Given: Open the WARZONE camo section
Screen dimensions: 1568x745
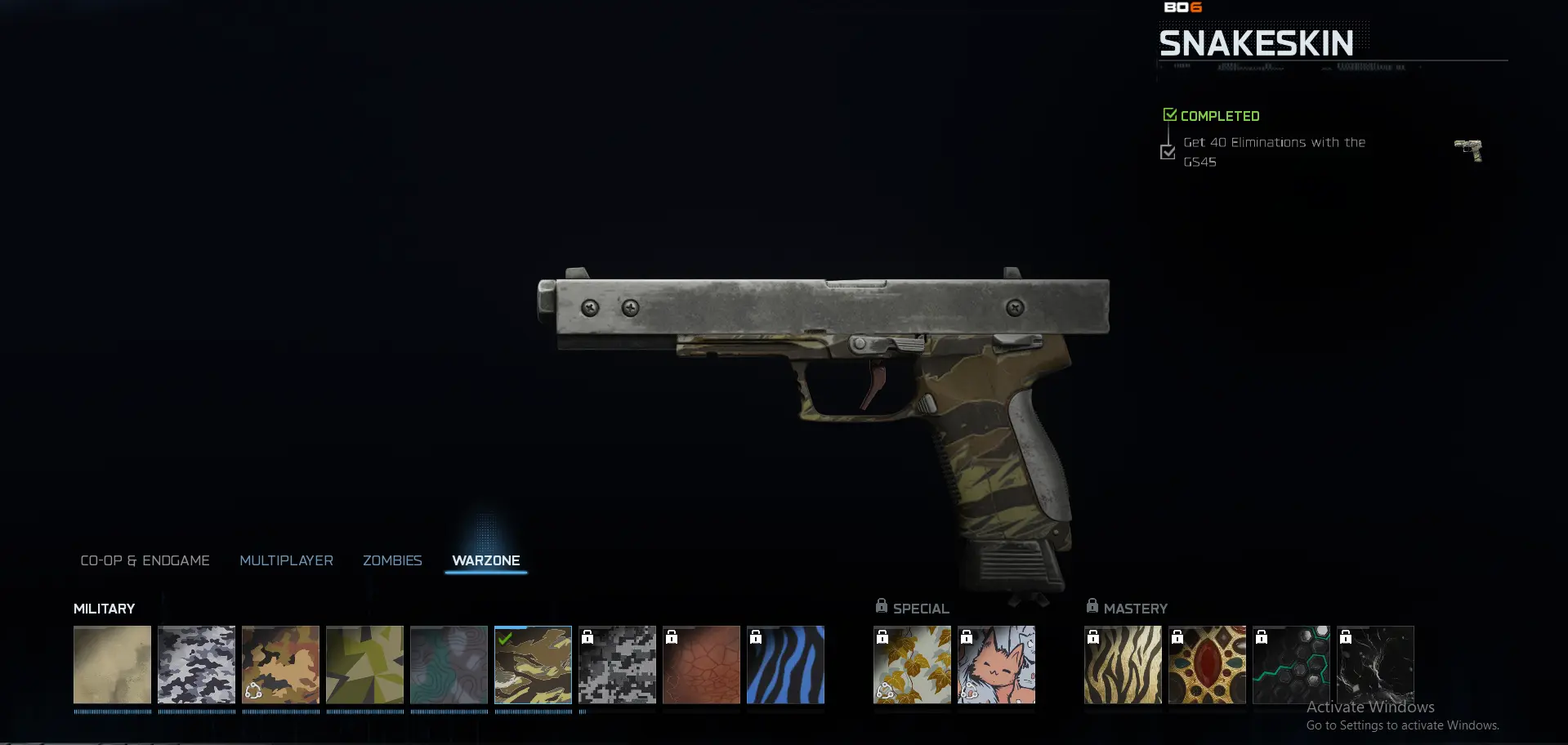Looking at the screenshot, I should coord(485,560).
